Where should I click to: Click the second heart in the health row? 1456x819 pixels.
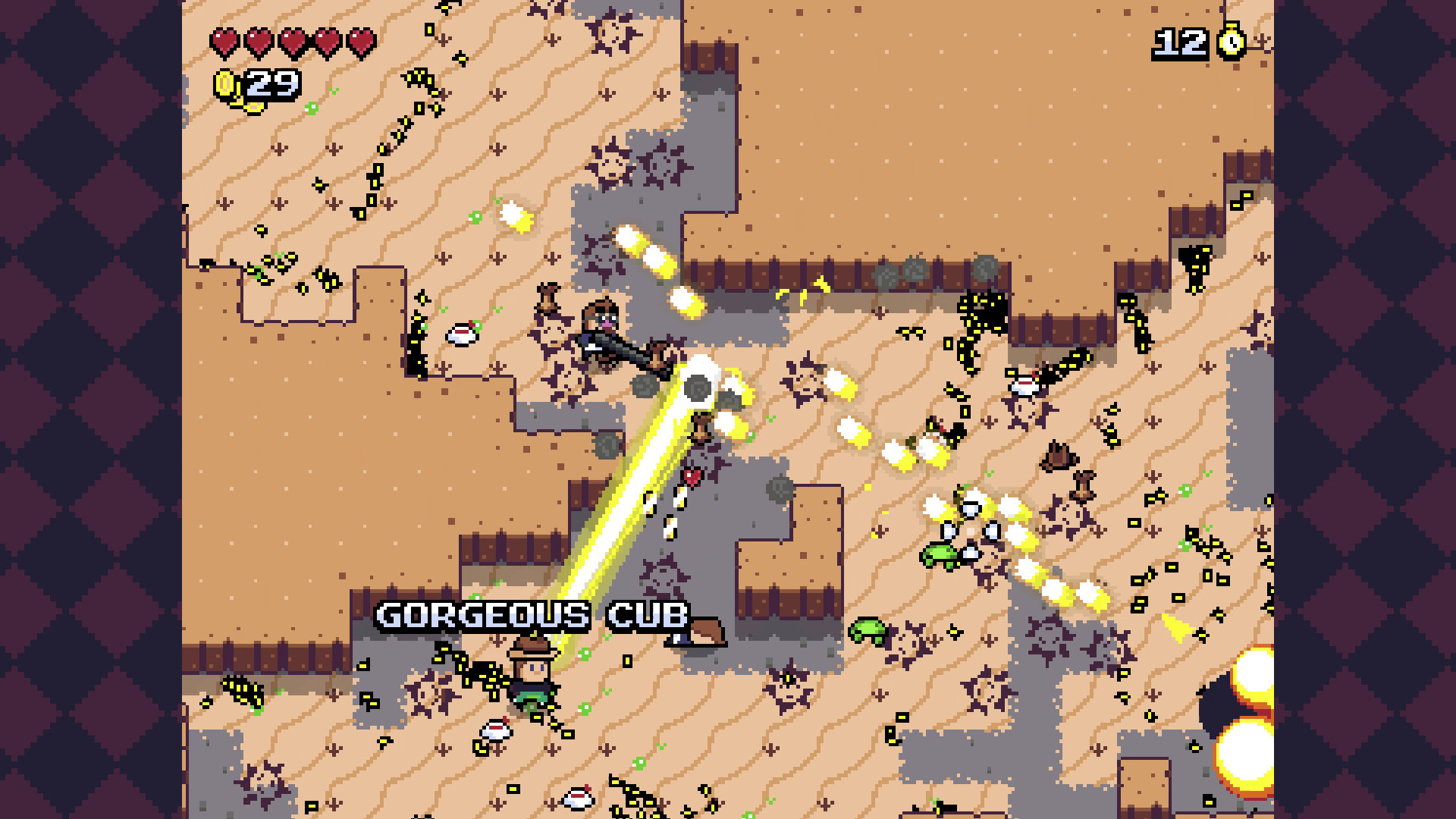[257, 40]
